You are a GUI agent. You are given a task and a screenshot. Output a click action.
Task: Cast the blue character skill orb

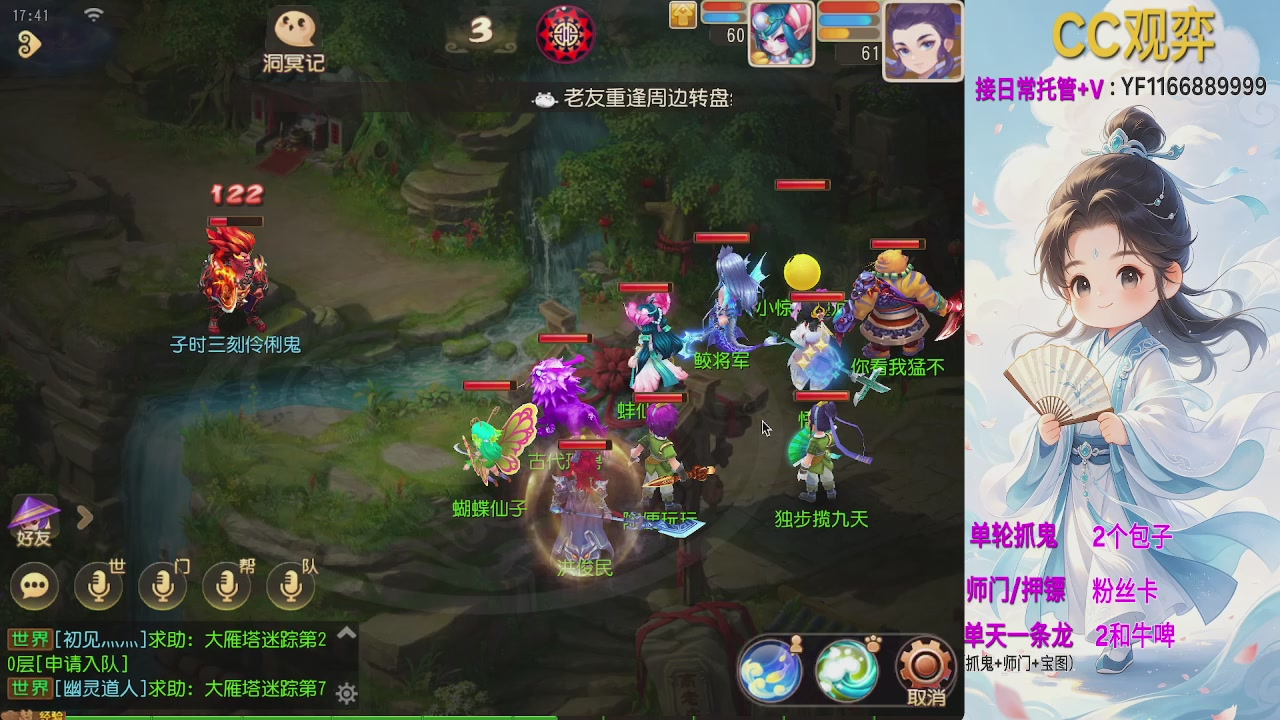click(771, 672)
